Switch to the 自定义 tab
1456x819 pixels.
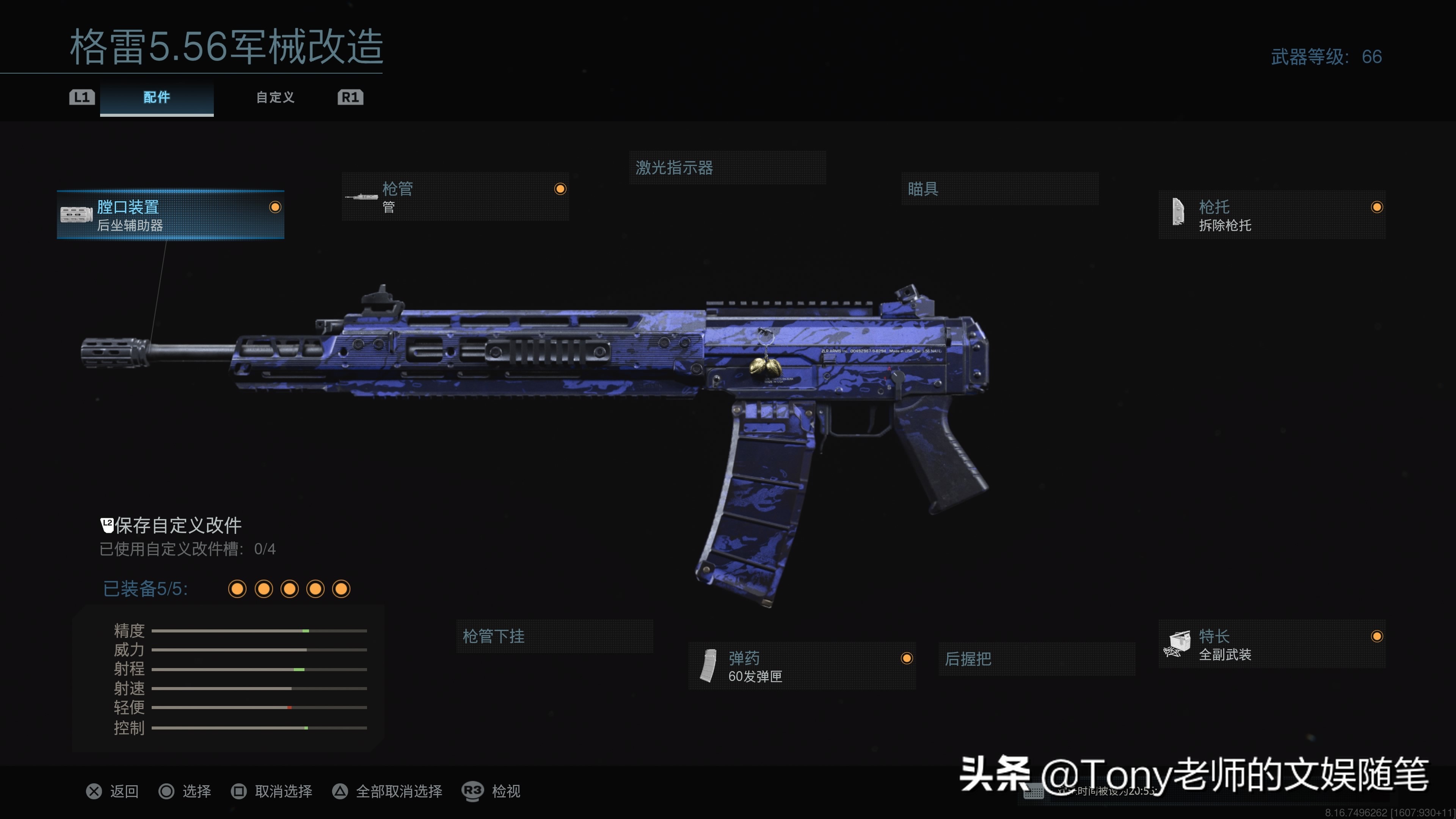click(x=275, y=97)
